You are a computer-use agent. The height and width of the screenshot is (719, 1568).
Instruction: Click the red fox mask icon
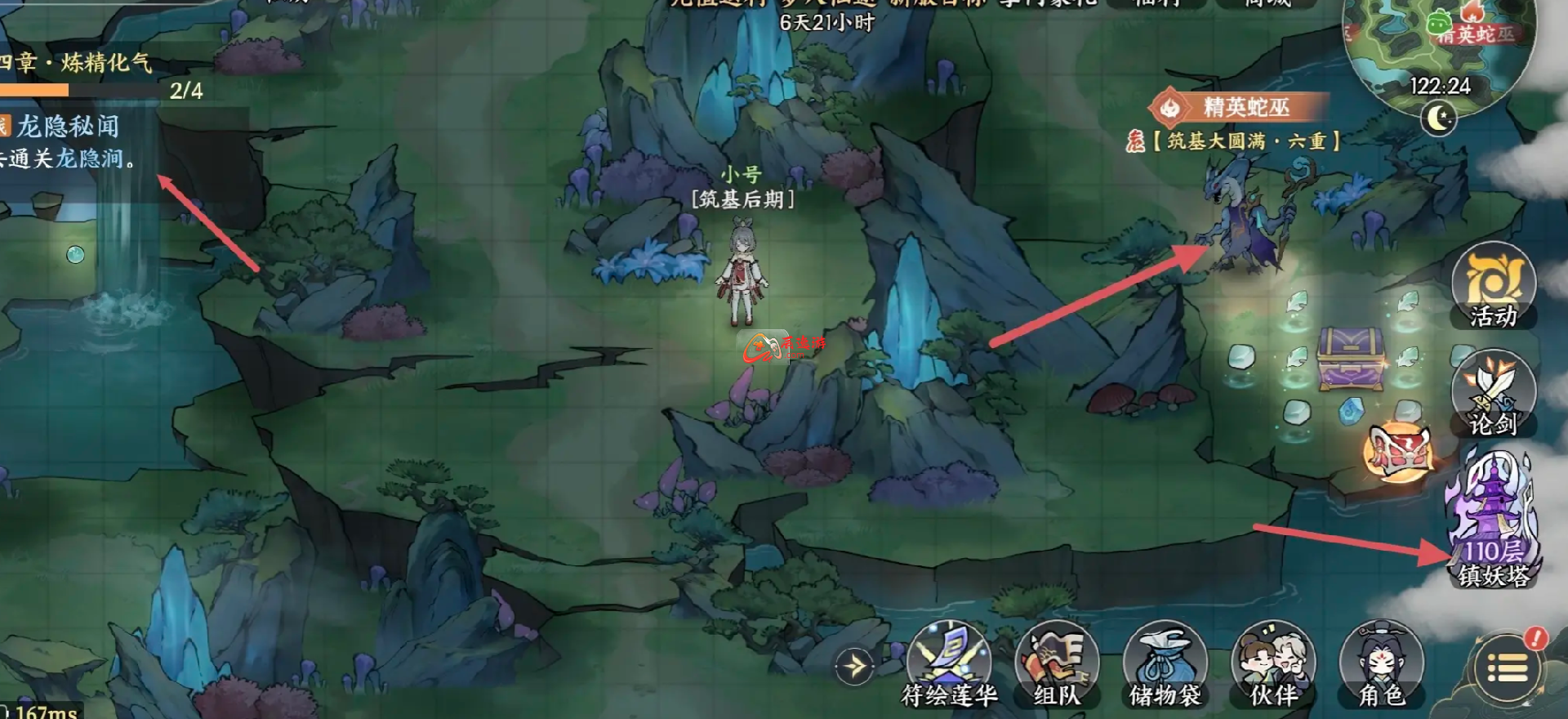point(1400,450)
